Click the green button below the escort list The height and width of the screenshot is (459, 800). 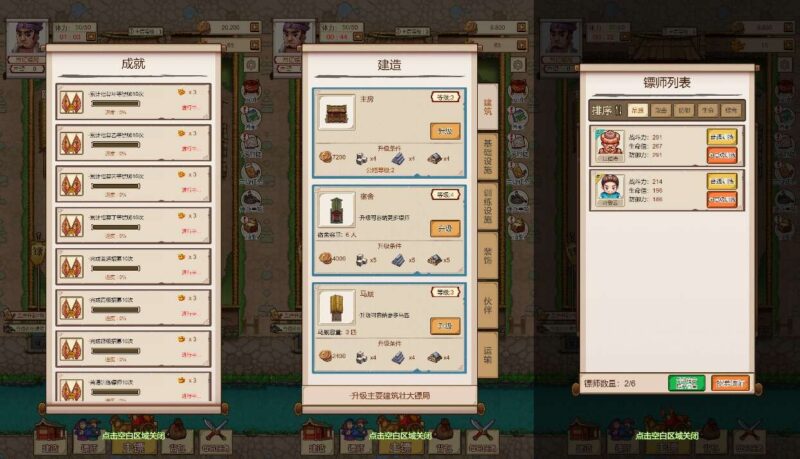point(686,383)
